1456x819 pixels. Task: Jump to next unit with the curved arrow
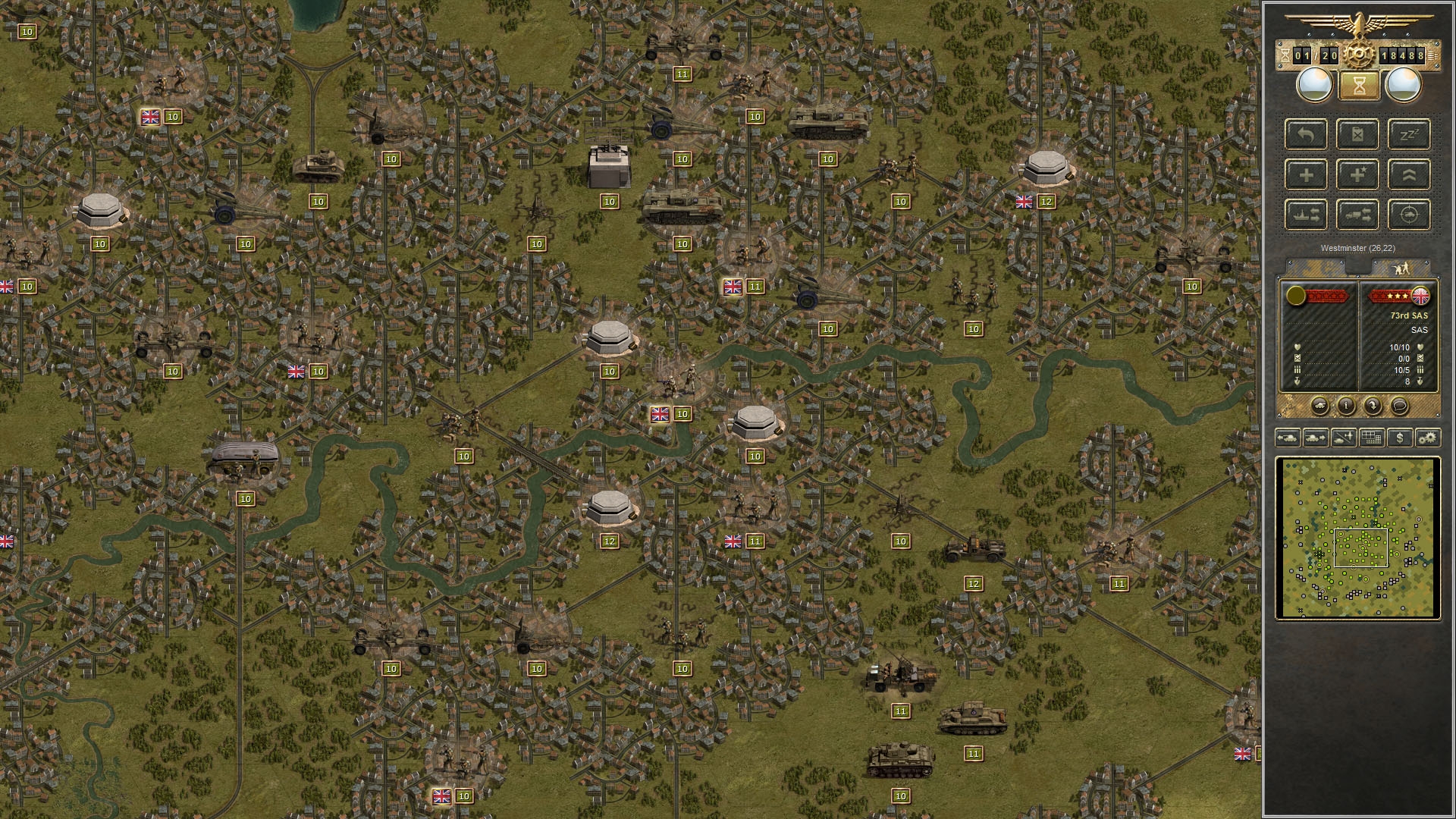1373,407
